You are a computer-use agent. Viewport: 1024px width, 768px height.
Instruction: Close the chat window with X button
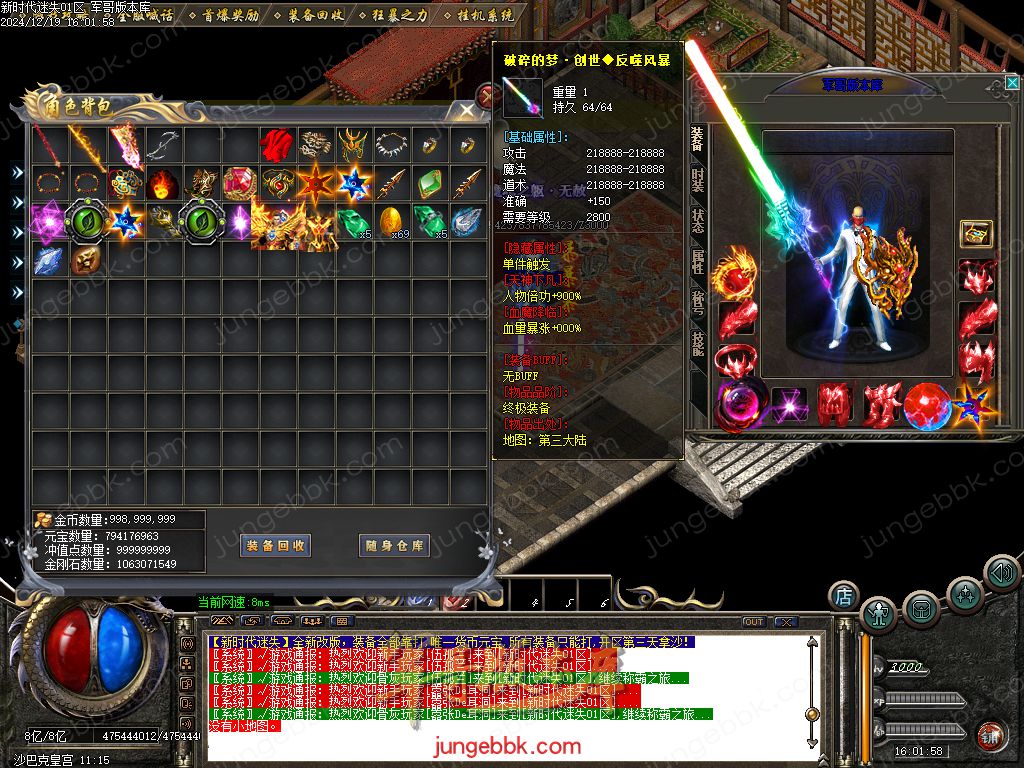[785, 622]
